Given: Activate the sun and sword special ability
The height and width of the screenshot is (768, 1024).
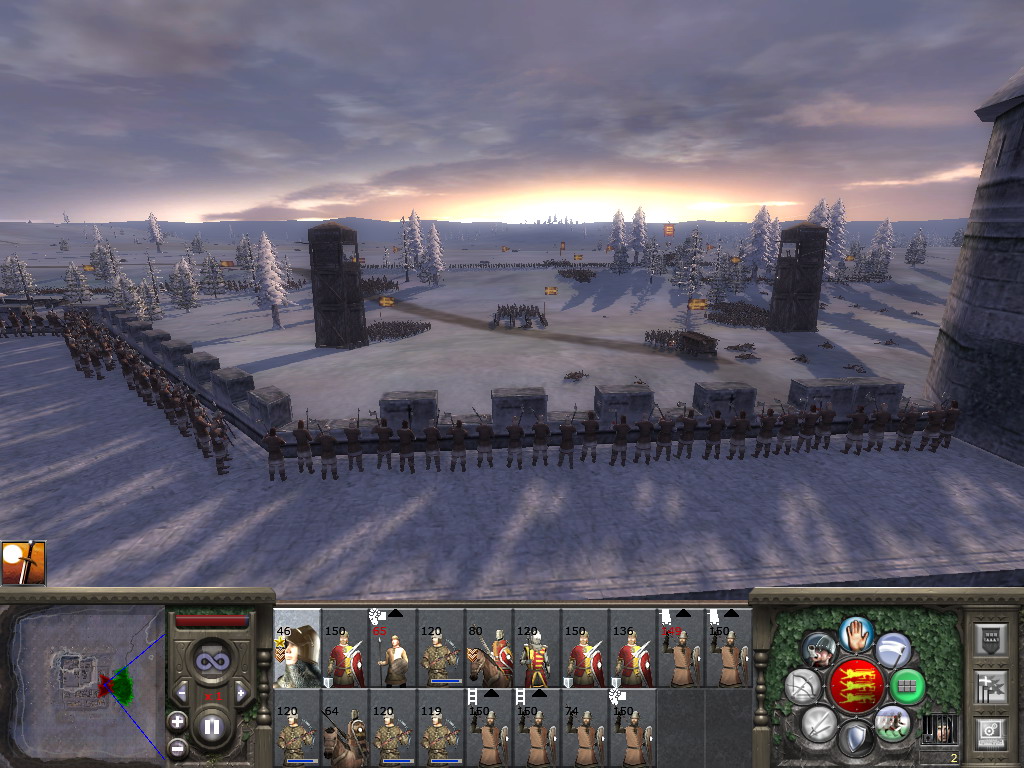Looking at the screenshot, I should coord(23,563).
